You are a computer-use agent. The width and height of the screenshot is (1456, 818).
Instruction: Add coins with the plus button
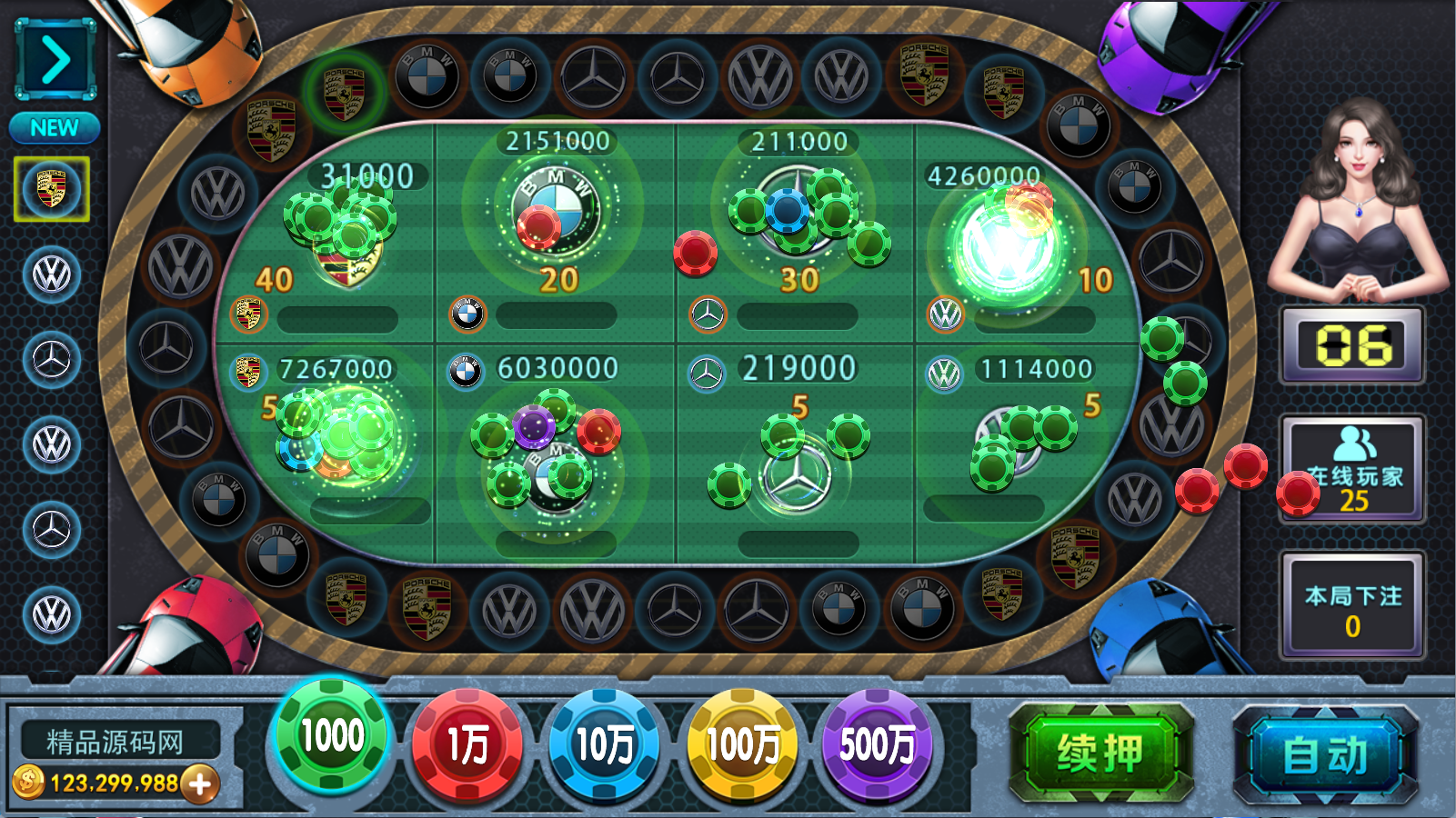[x=200, y=783]
